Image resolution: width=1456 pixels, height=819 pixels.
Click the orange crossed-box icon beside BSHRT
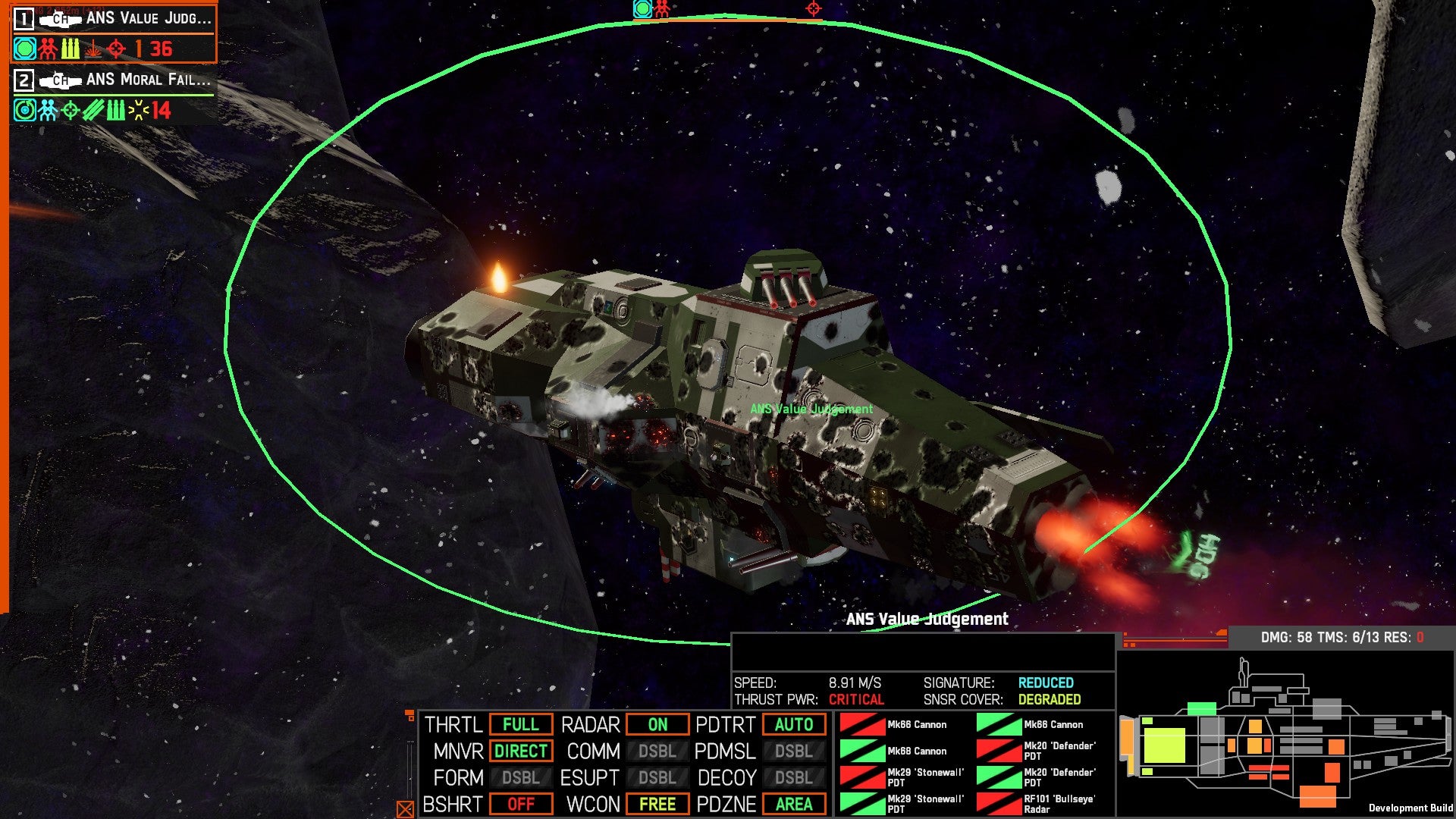click(x=406, y=809)
